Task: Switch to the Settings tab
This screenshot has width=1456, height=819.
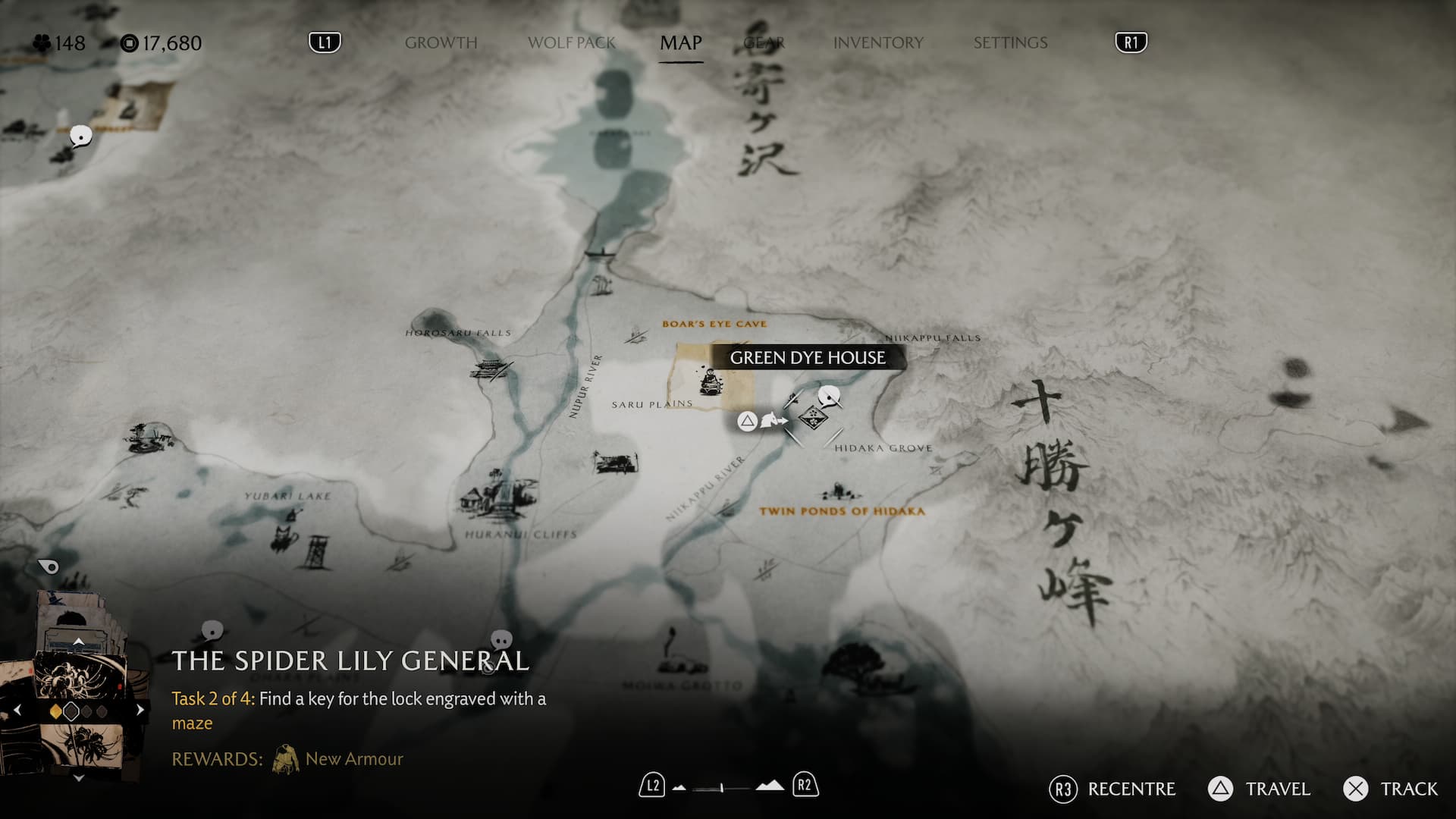Action: pyautogui.click(x=1010, y=42)
